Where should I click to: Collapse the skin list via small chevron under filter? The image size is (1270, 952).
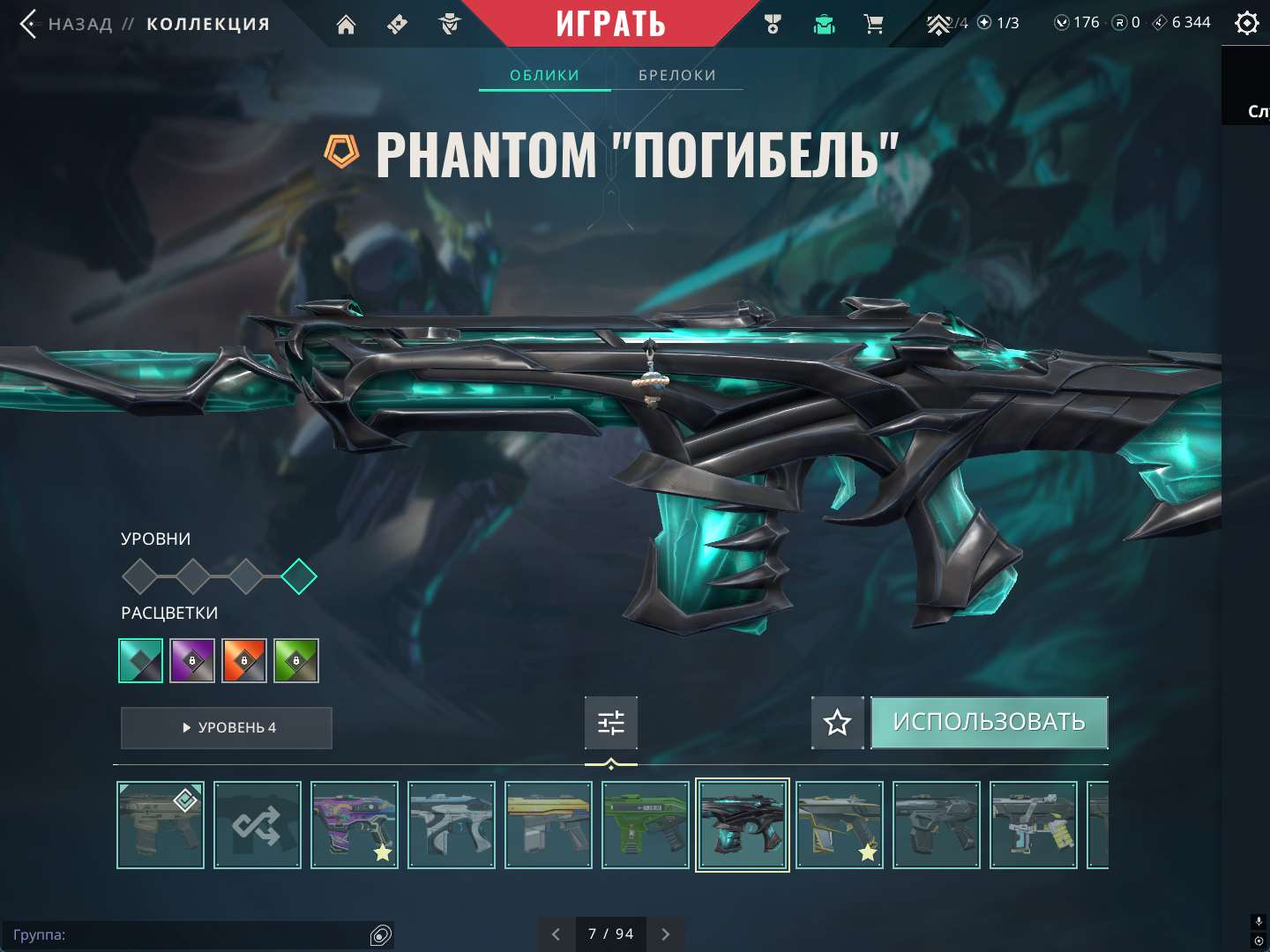point(611,765)
